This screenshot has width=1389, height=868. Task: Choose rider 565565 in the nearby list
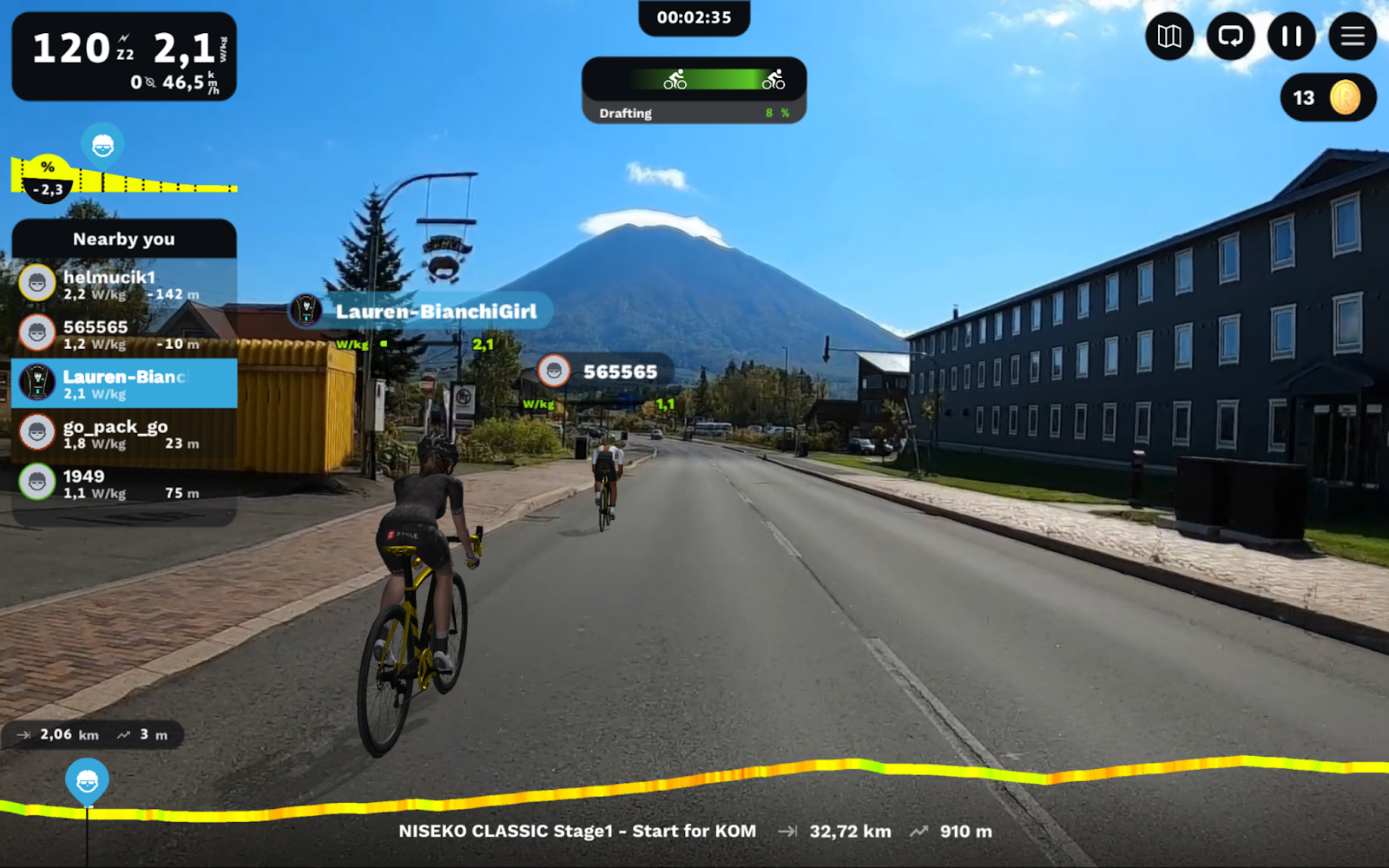tap(124, 333)
